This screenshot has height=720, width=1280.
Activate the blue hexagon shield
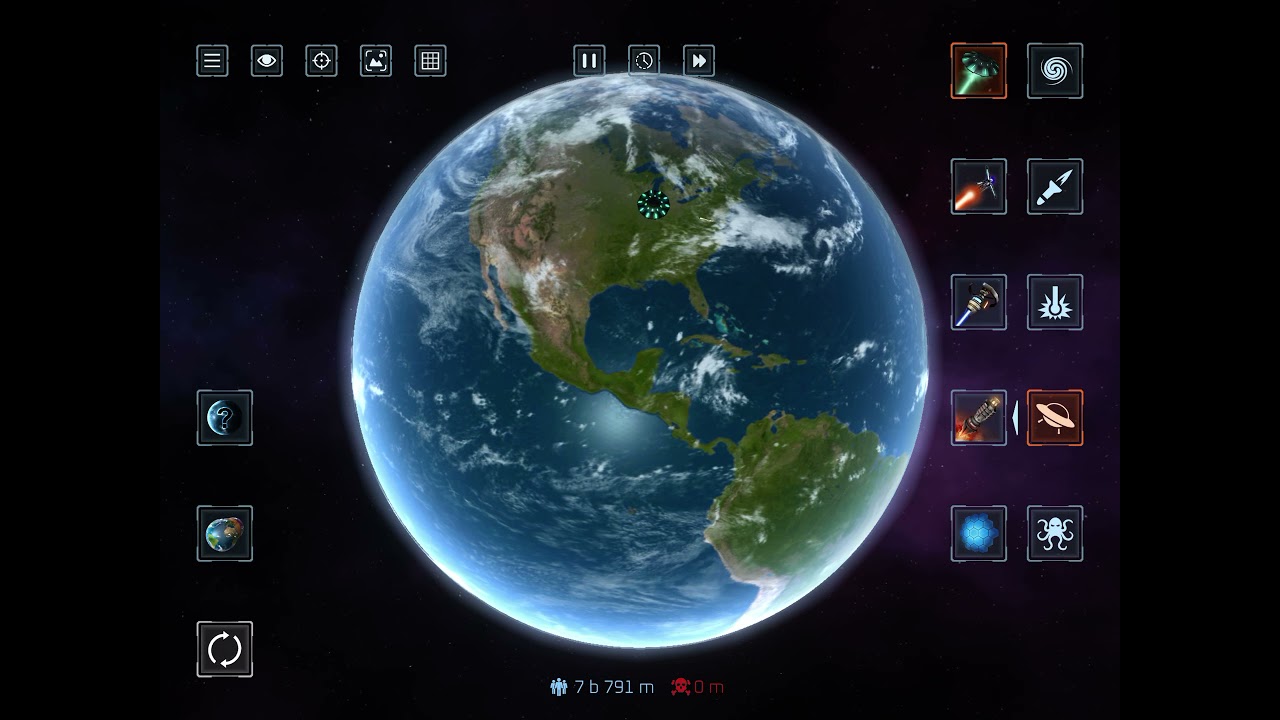coord(979,534)
